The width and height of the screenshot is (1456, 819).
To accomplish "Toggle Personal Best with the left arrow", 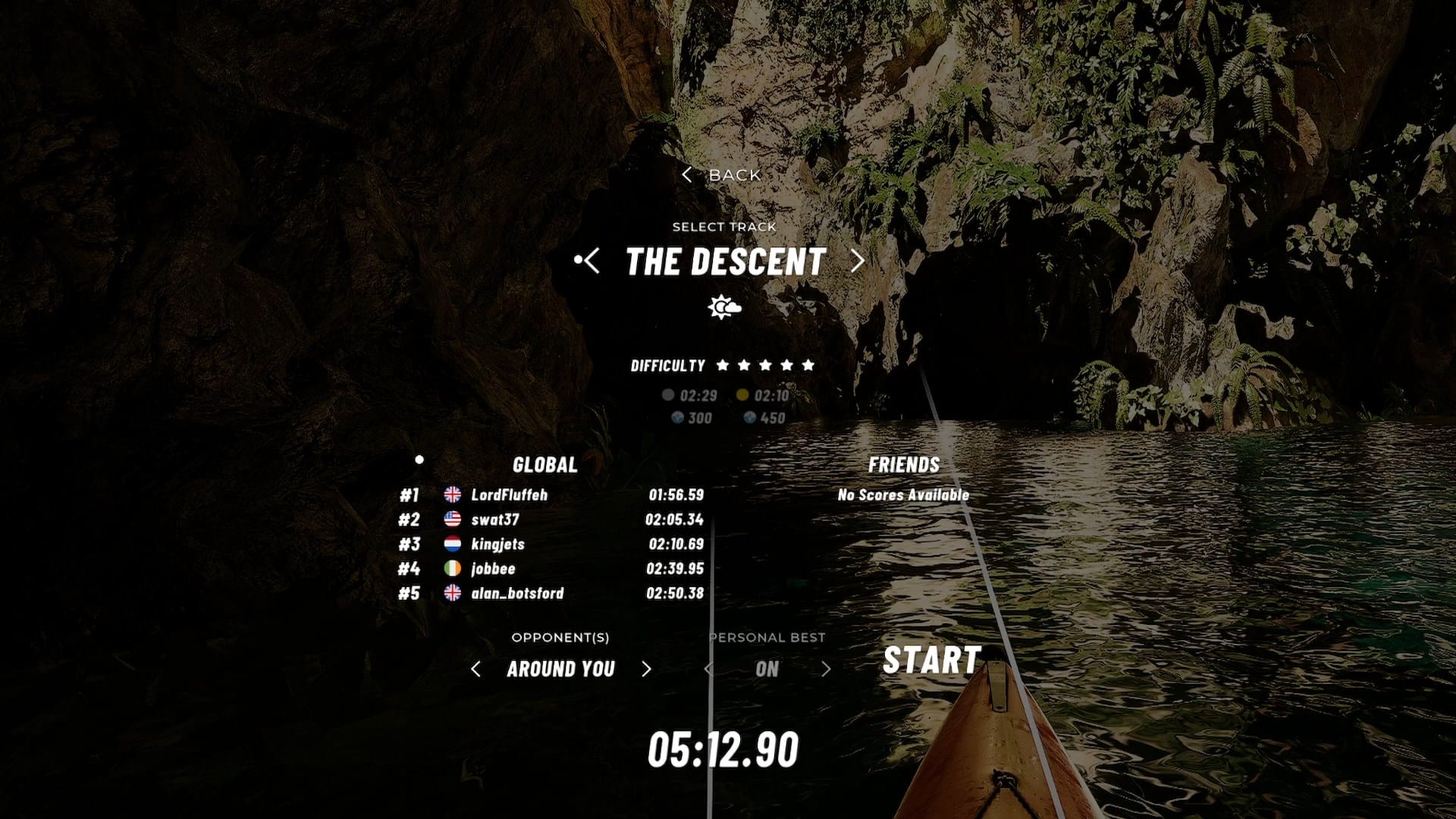I will (x=708, y=669).
